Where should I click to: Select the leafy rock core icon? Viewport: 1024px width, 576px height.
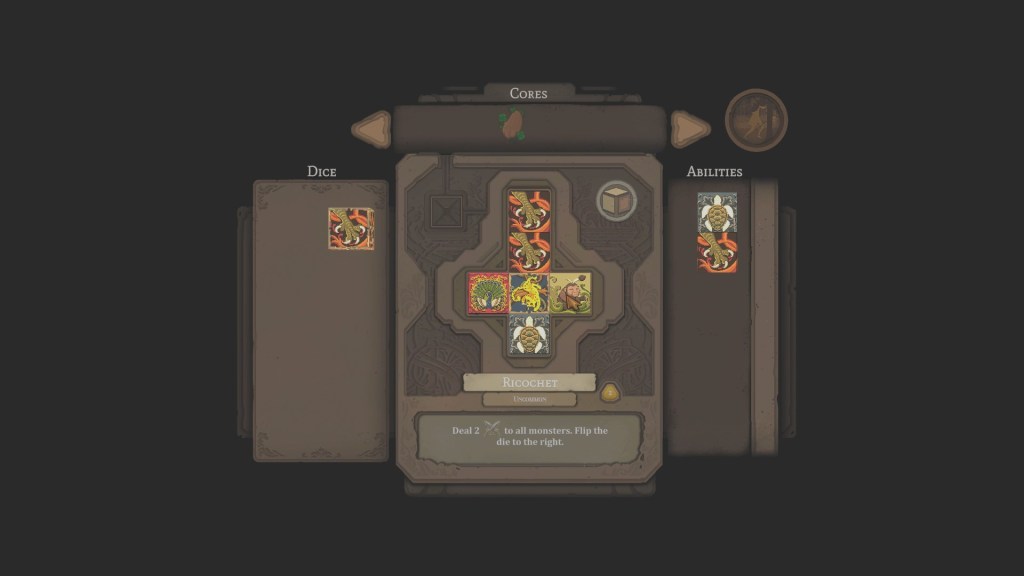[512, 126]
